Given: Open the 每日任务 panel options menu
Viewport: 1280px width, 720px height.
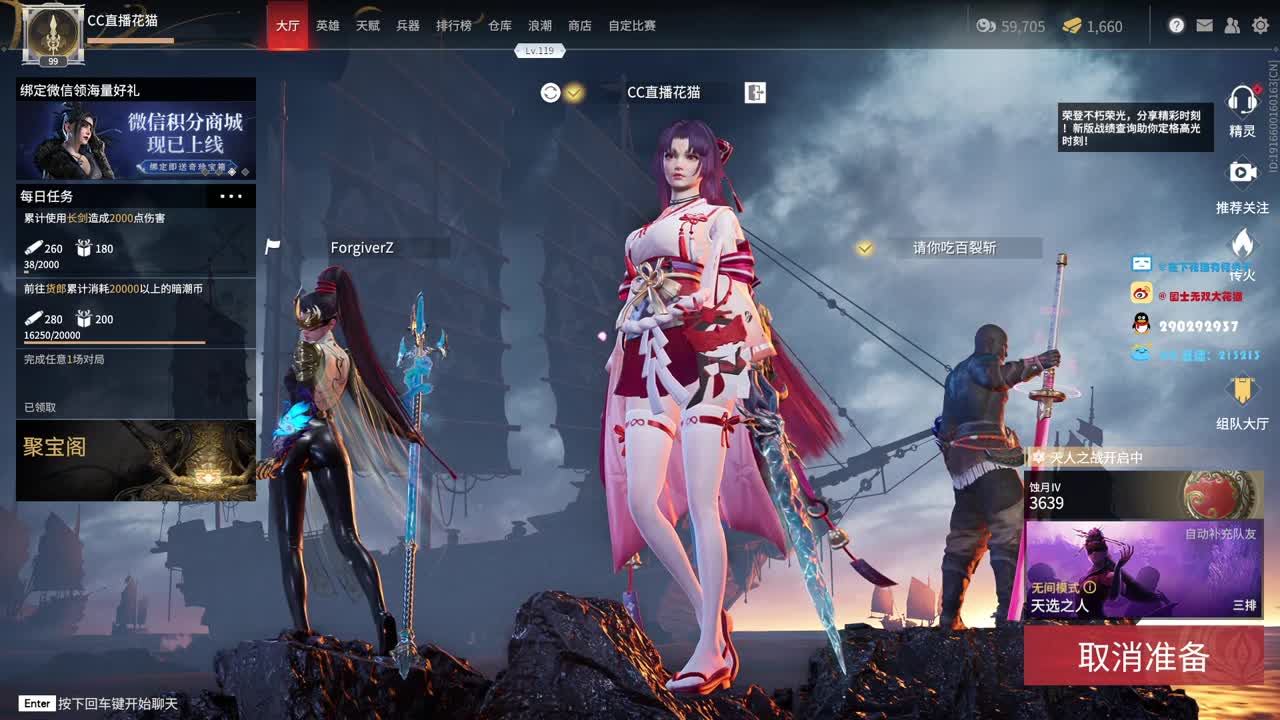Looking at the screenshot, I should click(x=229, y=196).
